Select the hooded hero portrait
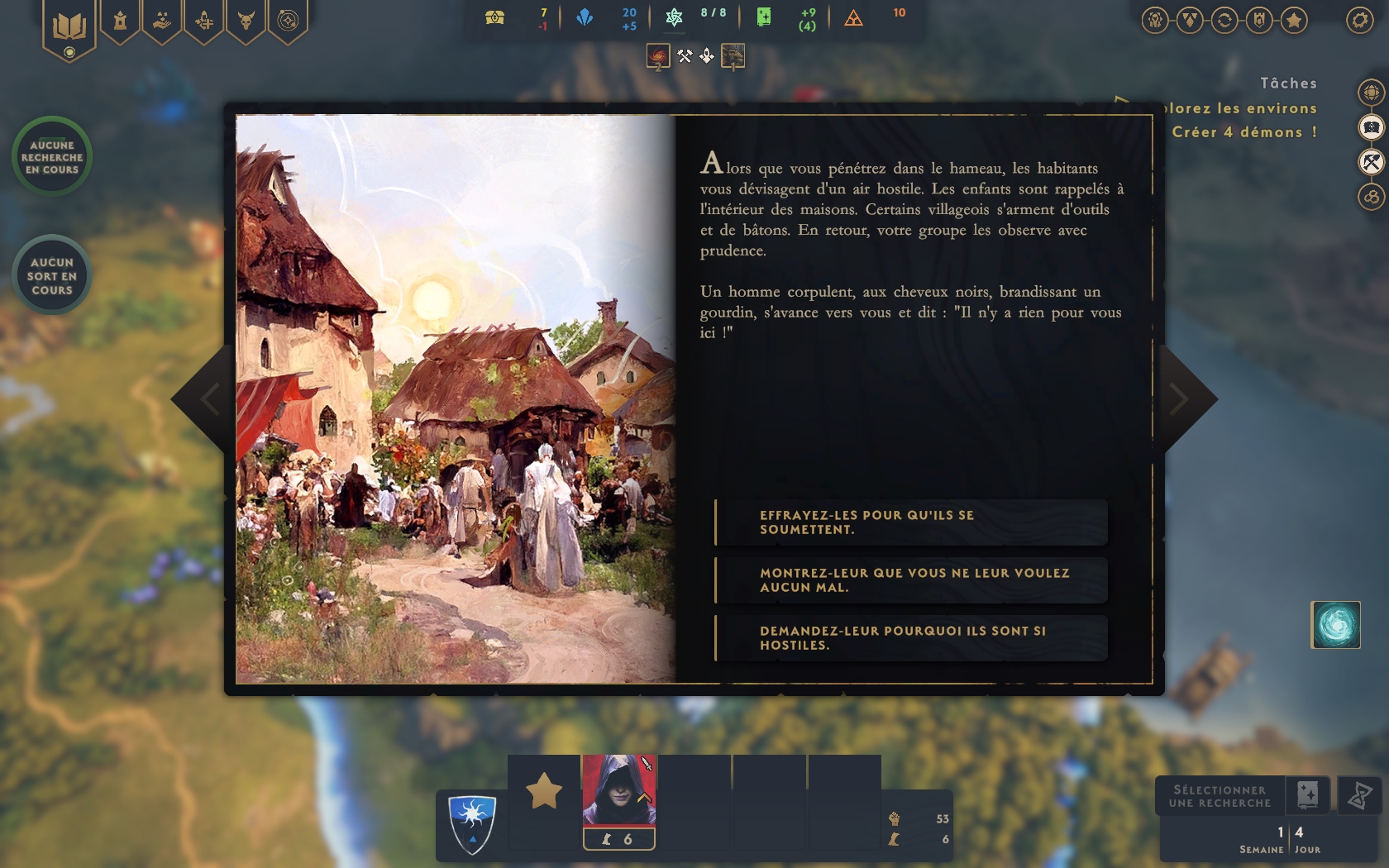This screenshot has height=868, width=1389. pyautogui.click(x=619, y=791)
